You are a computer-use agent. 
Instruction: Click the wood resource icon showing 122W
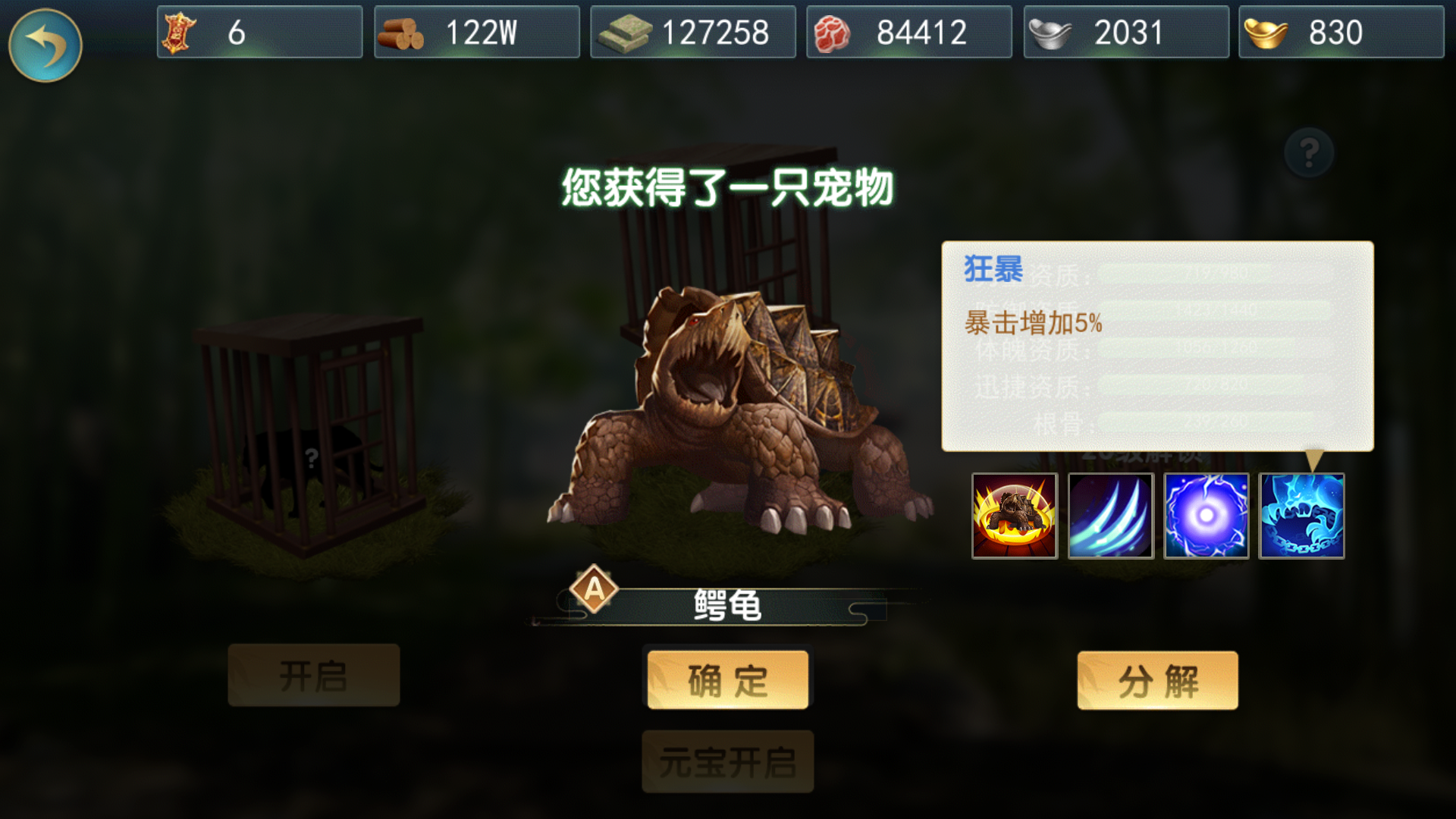coord(404,32)
